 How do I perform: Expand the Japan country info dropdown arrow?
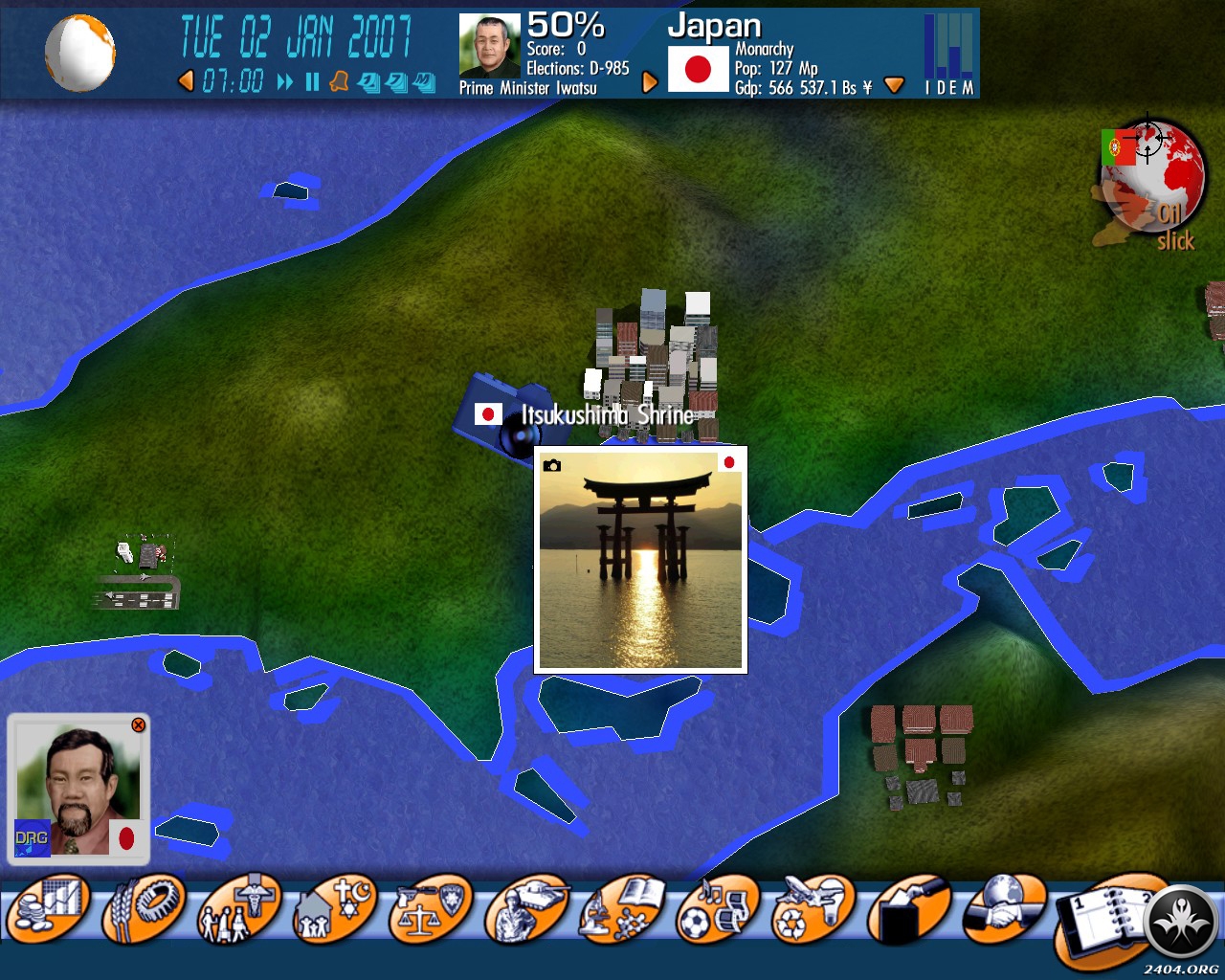(894, 85)
